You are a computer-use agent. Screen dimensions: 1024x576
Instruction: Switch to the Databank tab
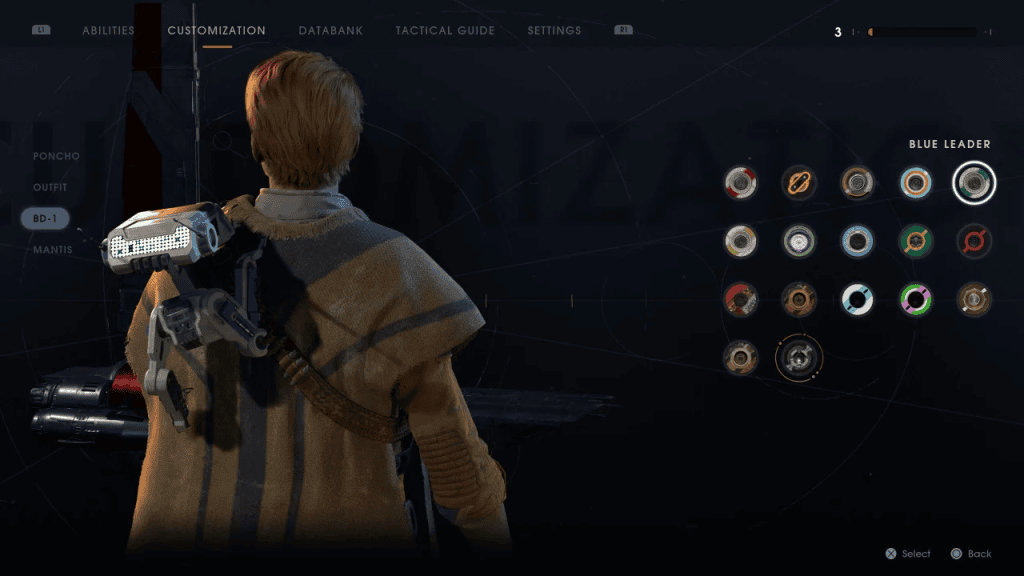coord(330,31)
